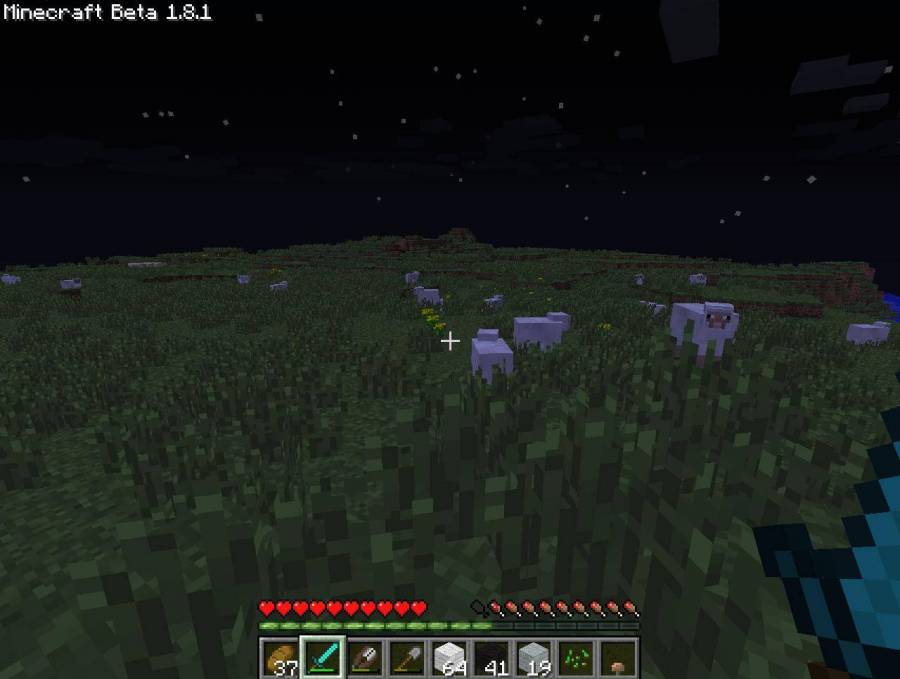Viewport: 900px width, 679px height.
Task: Select the white block stack of 64
Action: pyautogui.click(x=449, y=658)
